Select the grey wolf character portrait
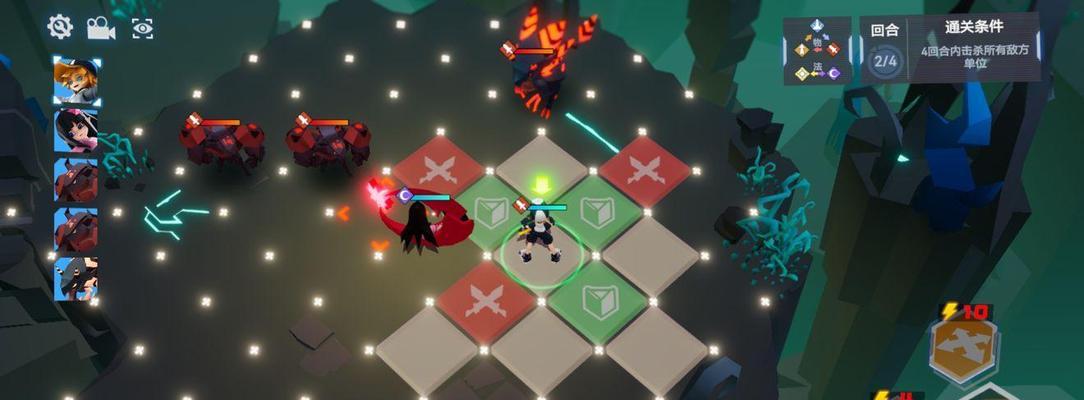The image size is (1084, 400). click(x=76, y=278)
